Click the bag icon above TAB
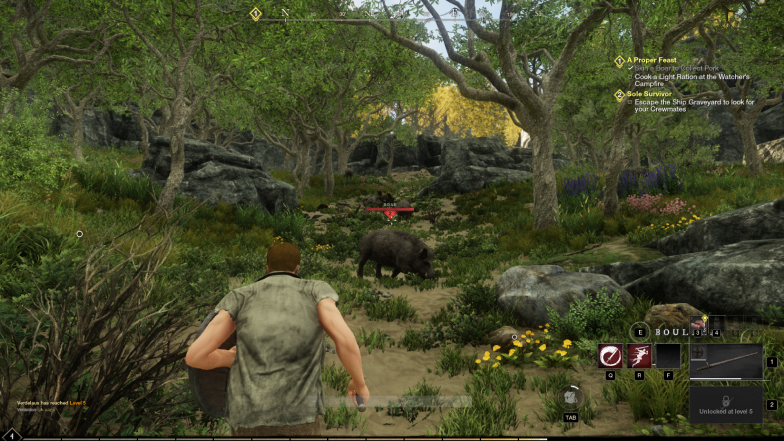Viewport: 784px width, 441px height. point(569,397)
